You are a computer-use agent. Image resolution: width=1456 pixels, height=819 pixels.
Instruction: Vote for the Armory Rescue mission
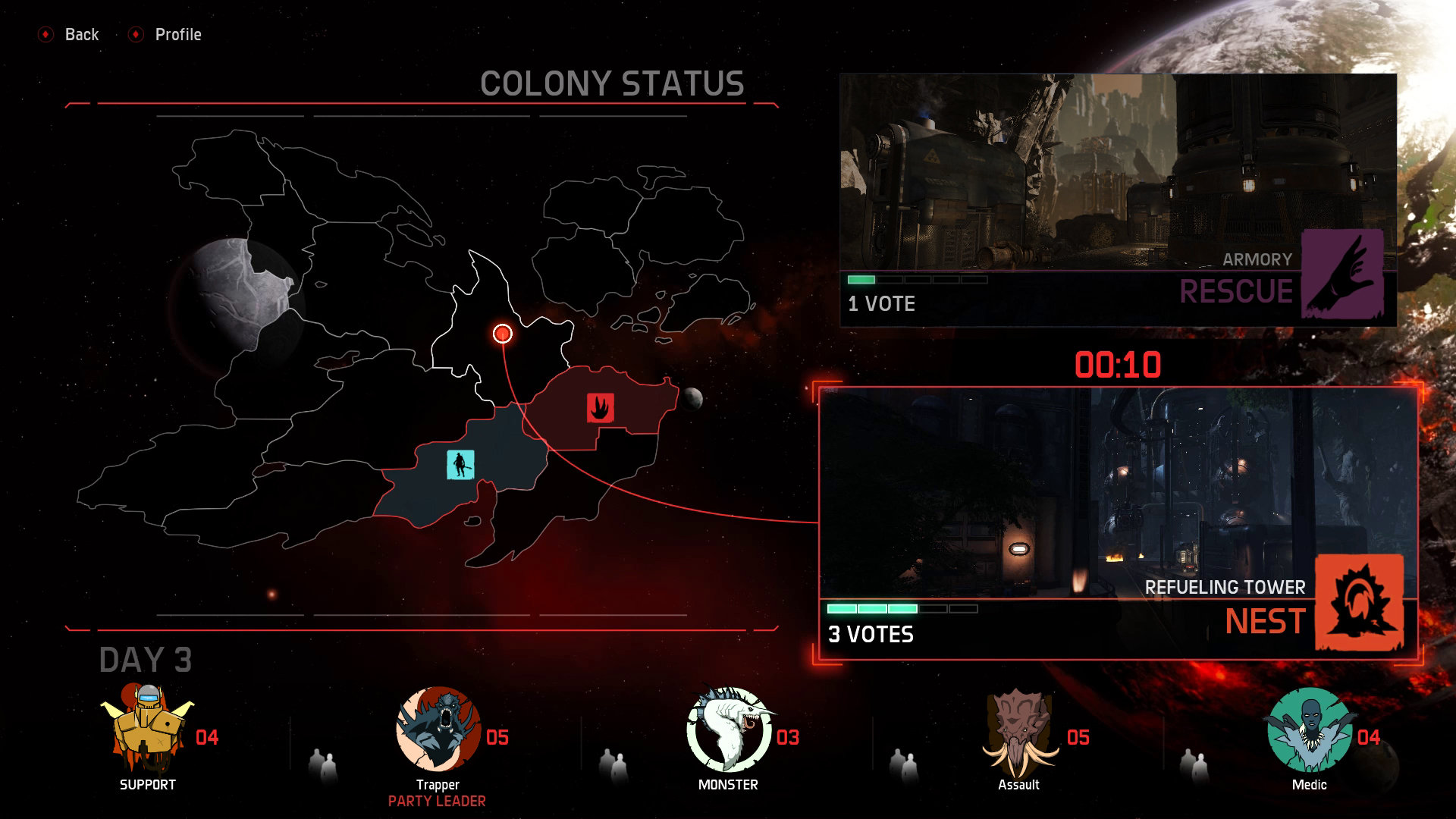[1118, 200]
